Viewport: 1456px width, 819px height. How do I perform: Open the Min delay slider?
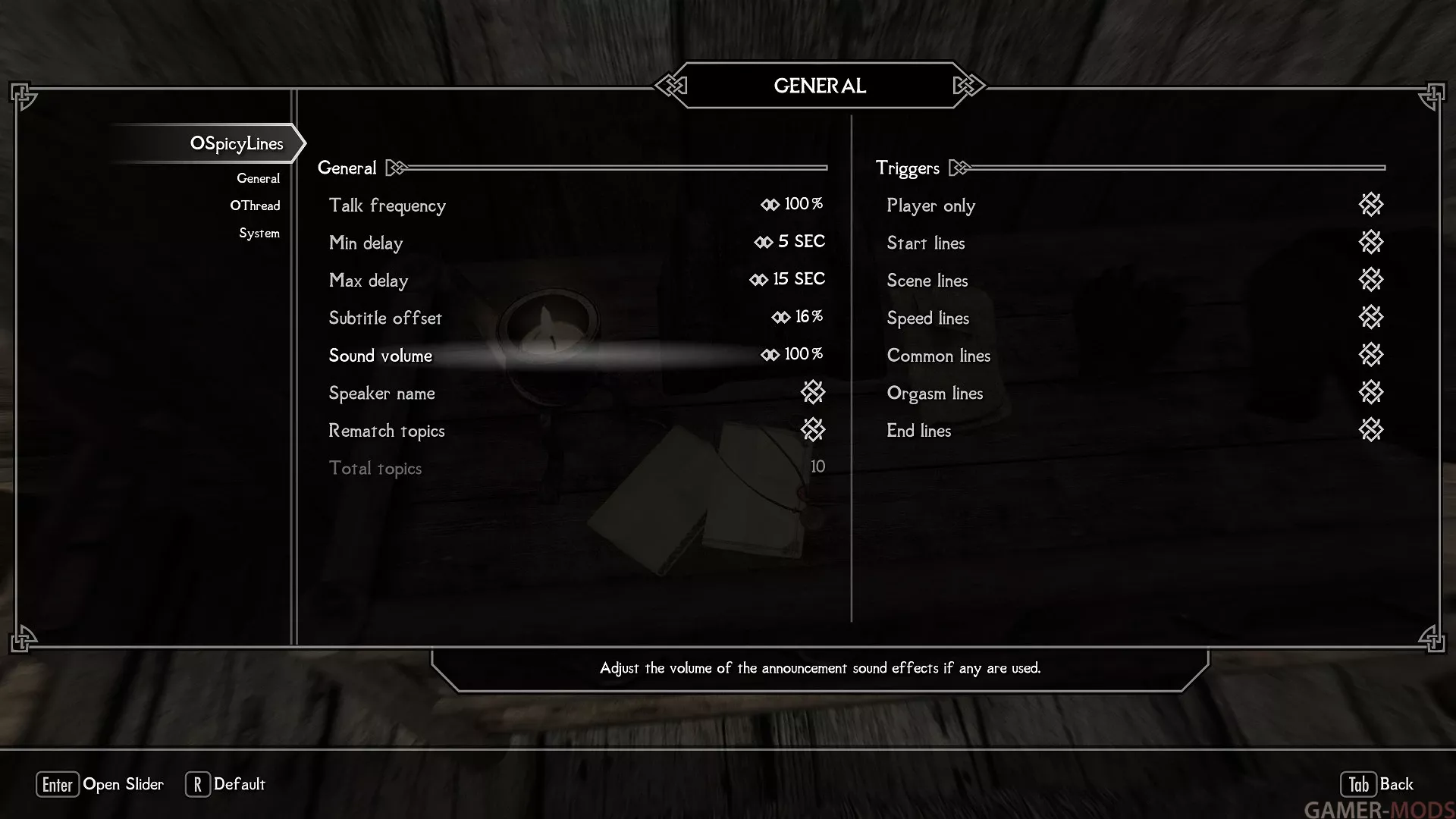(576, 243)
